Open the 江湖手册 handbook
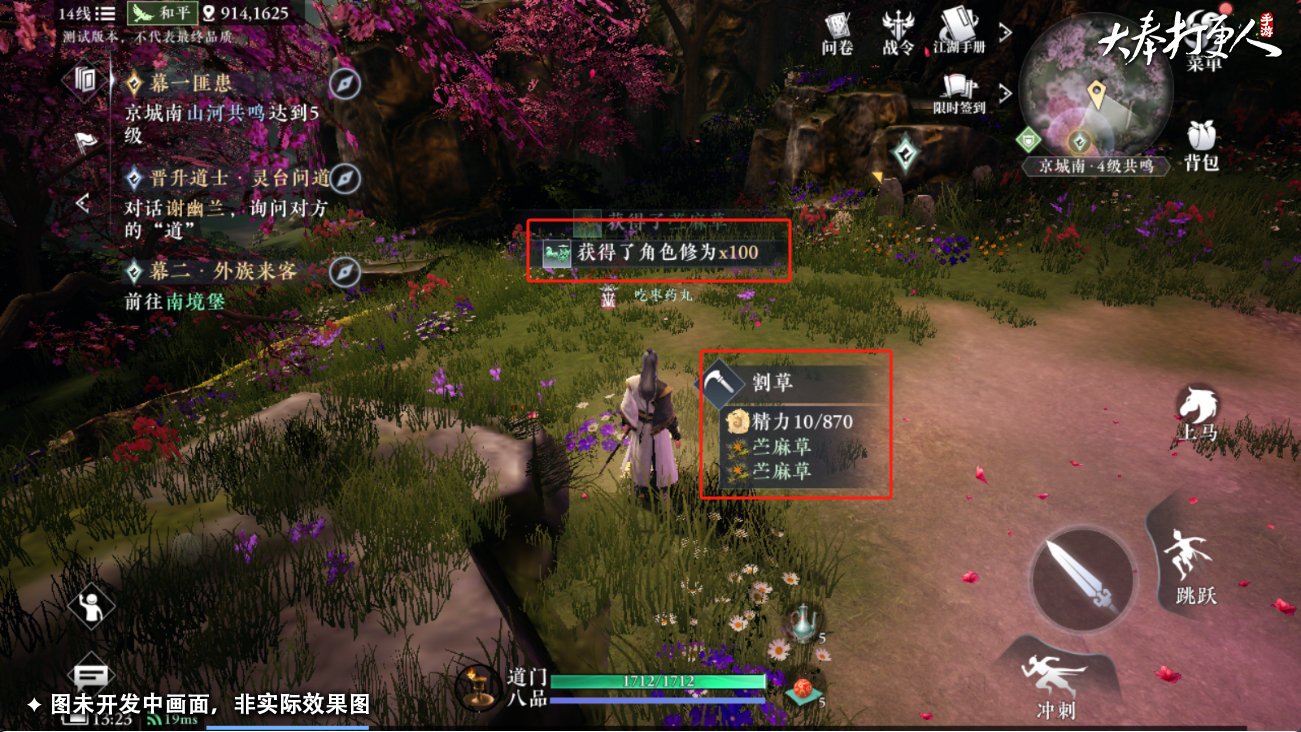This screenshot has width=1301, height=732. [959, 31]
